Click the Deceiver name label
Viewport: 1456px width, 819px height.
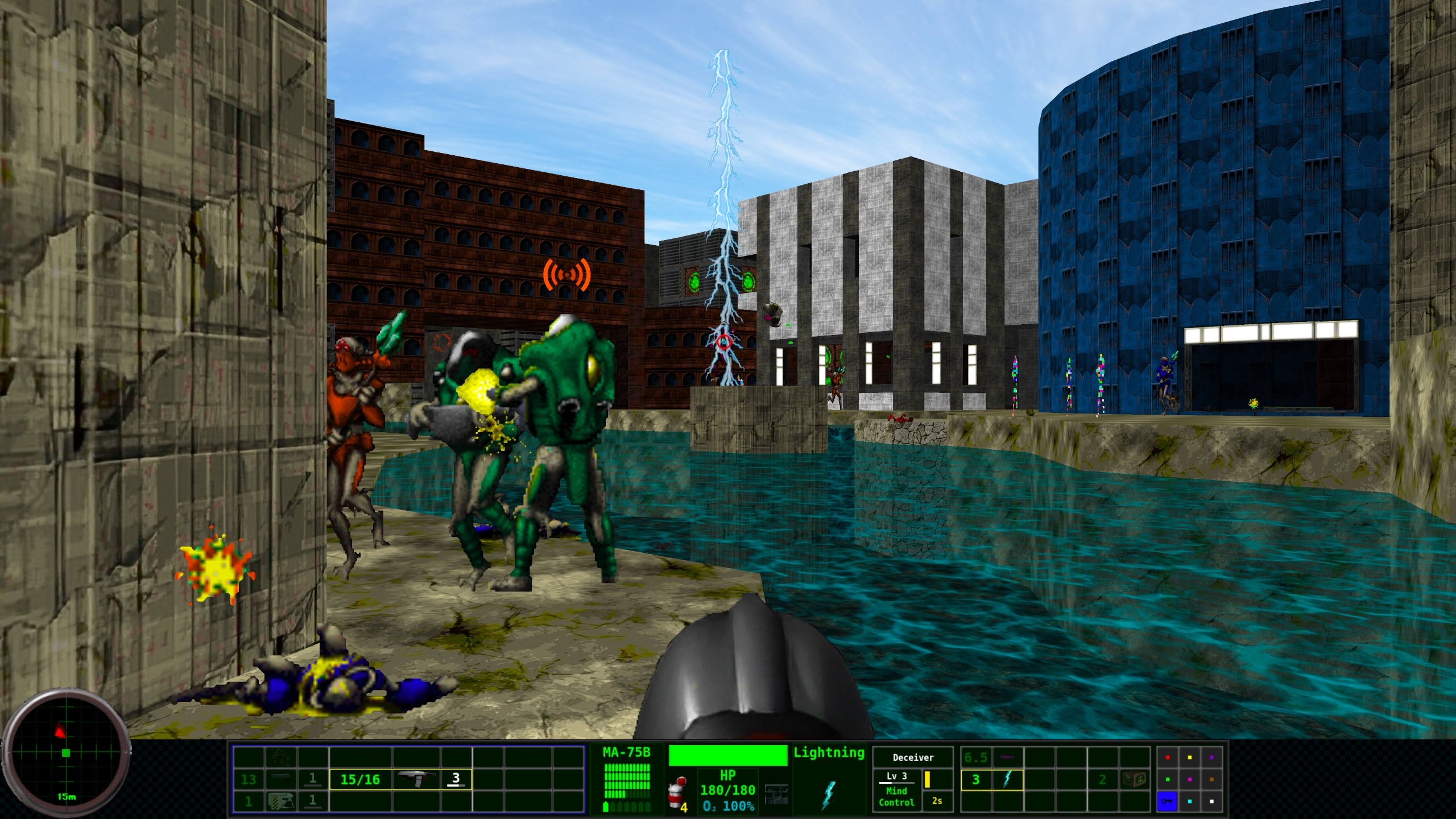click(912, 757)
